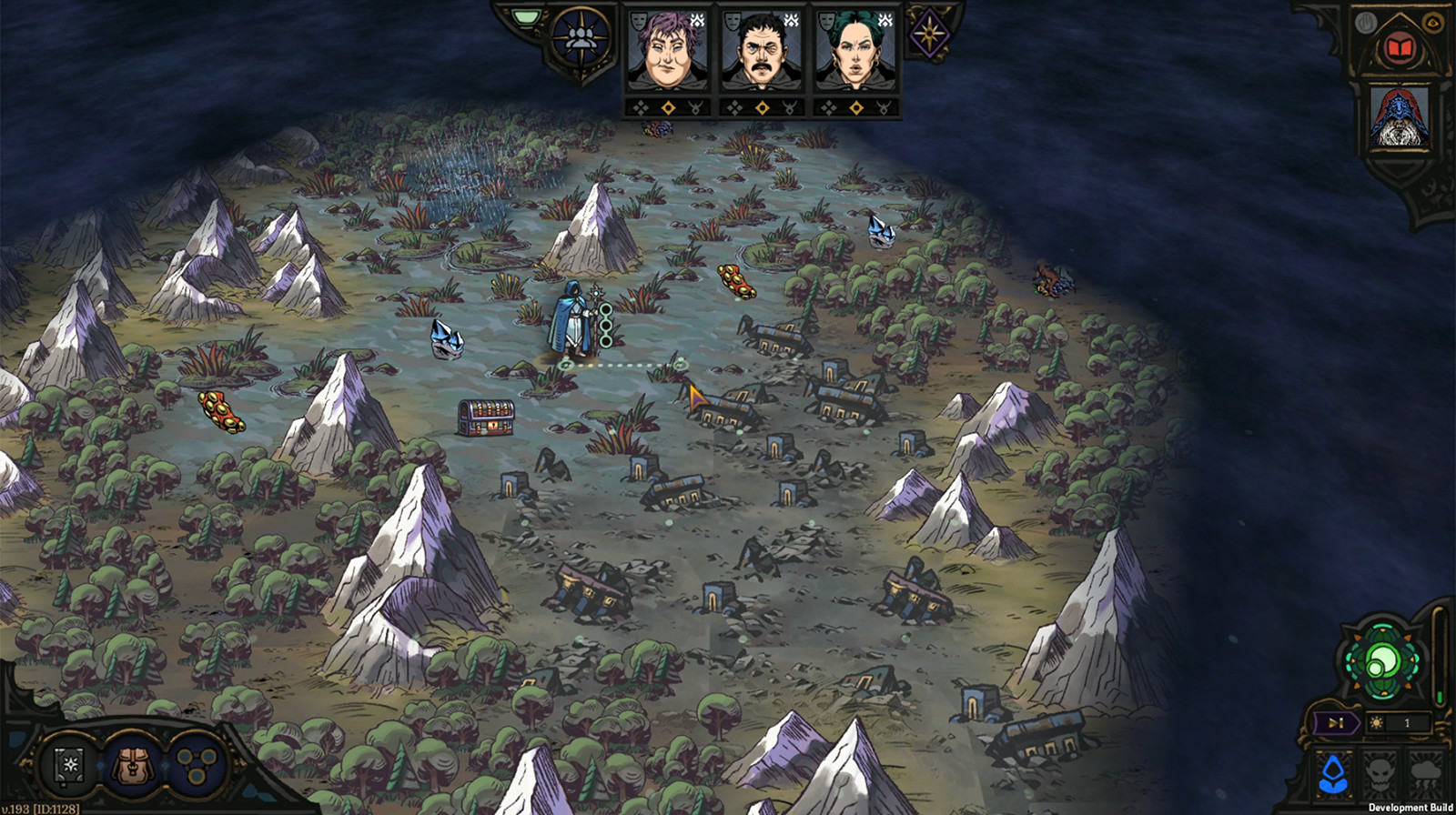Click the gold eye emblem at top right
This screenshot has width=1456, height=815.
(x=1433, y=24)
